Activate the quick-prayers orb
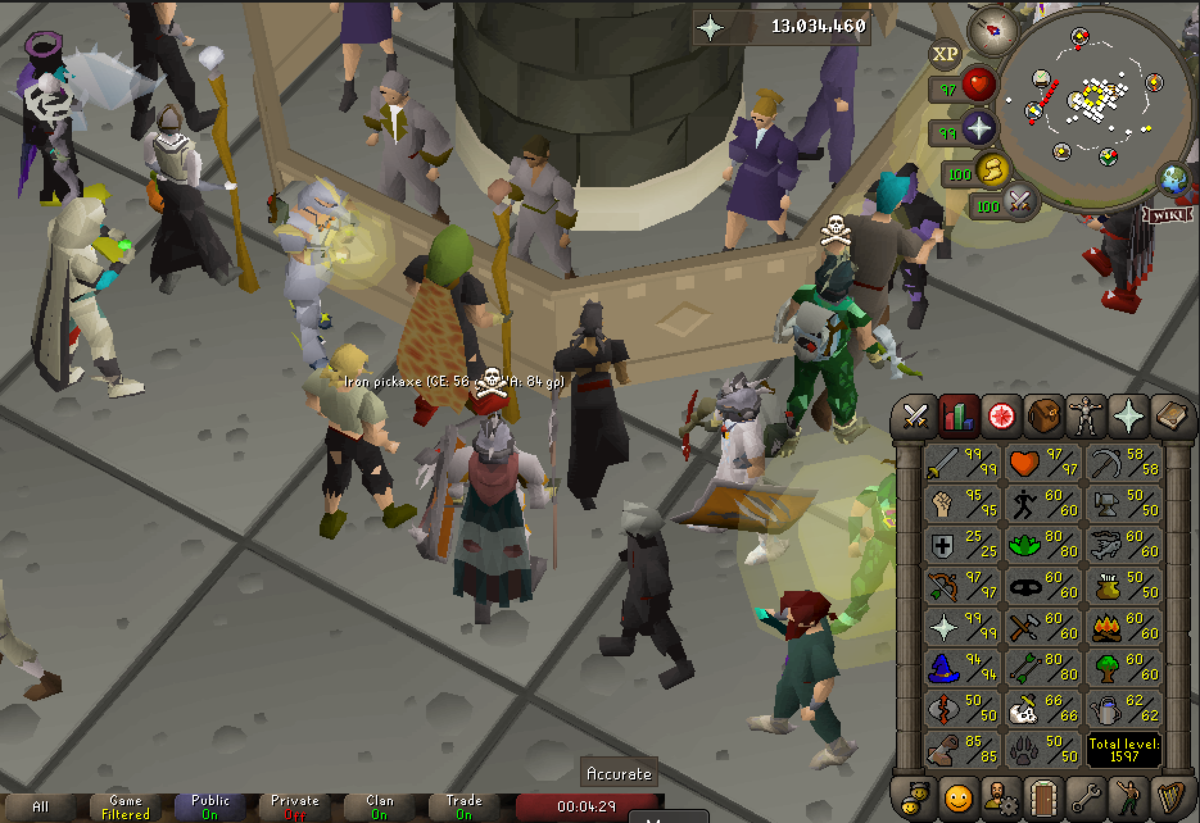The image size is (1200, 823). coord(977,129)
